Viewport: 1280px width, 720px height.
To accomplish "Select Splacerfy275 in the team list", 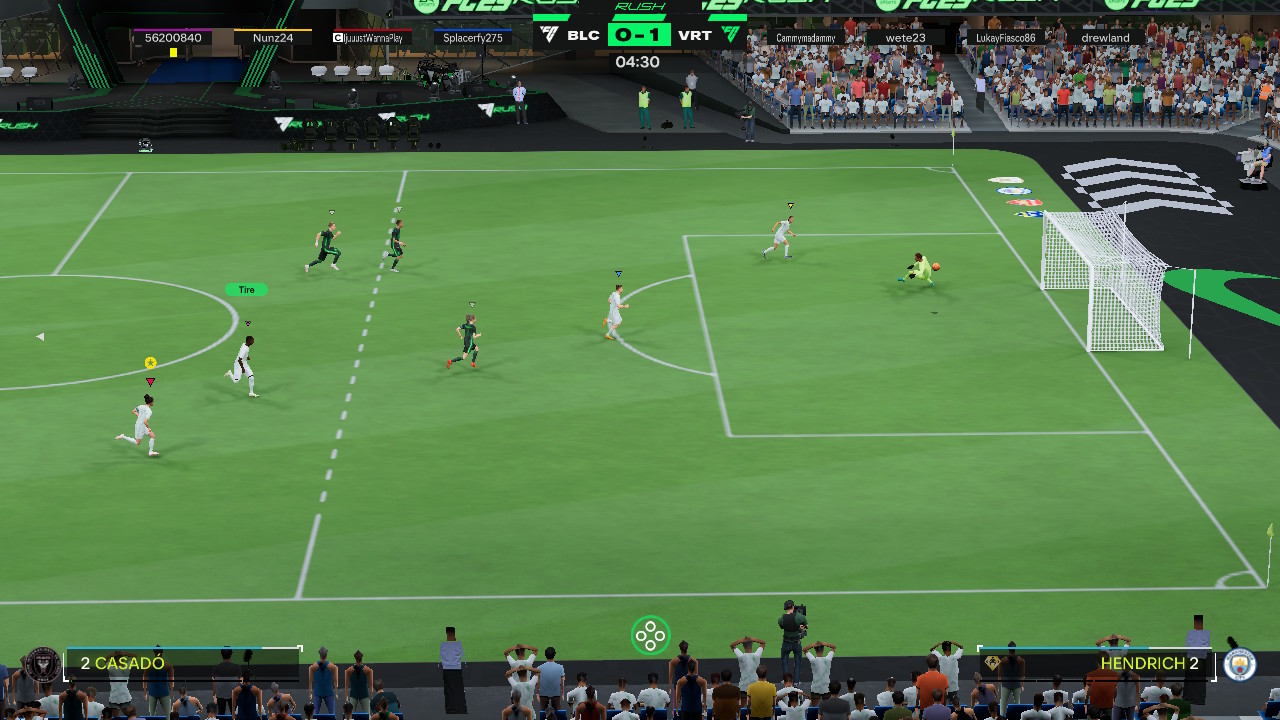I will click(473, 38).
